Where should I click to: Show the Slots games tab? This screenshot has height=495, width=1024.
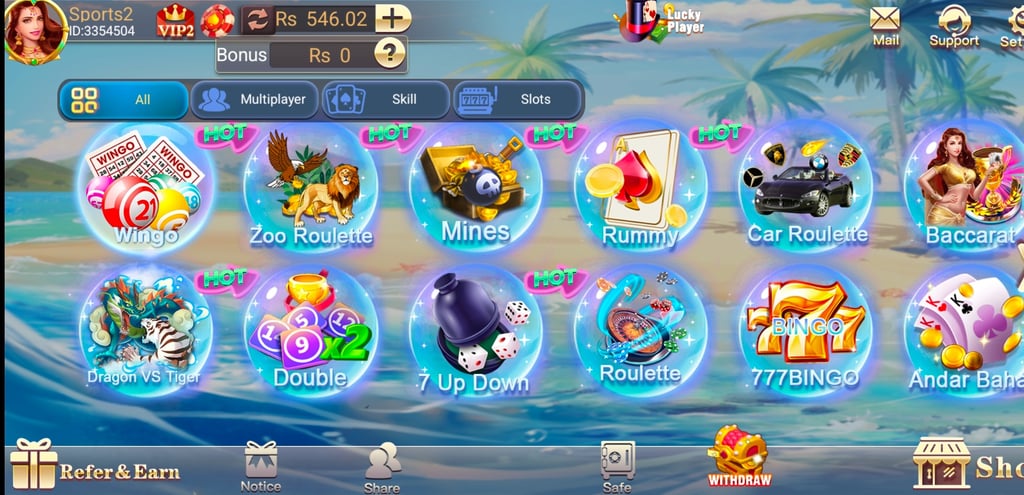[x=517, y=100]
